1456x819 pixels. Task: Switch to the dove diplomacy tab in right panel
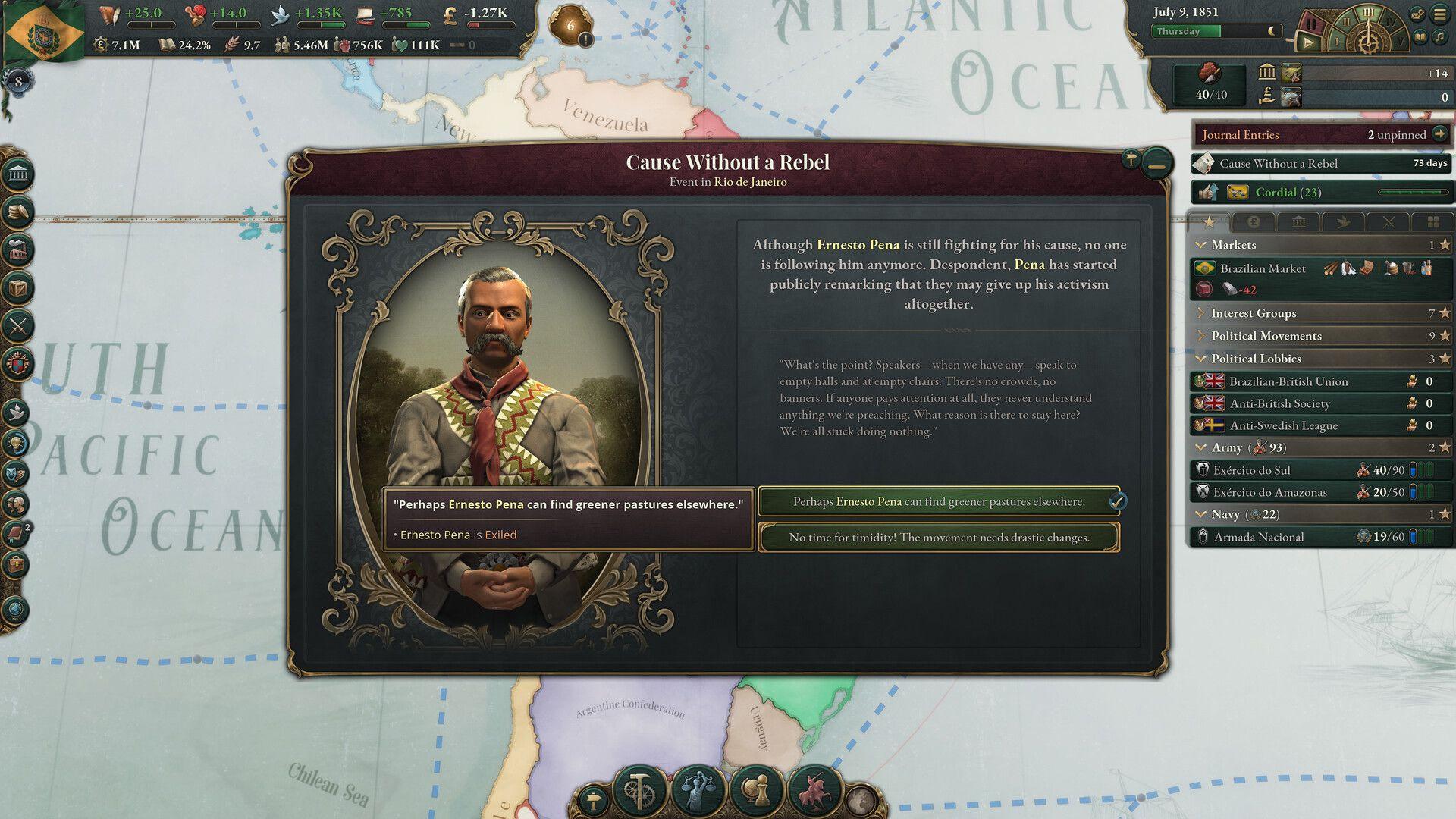pyautogui.click(x=1342, y=222)
